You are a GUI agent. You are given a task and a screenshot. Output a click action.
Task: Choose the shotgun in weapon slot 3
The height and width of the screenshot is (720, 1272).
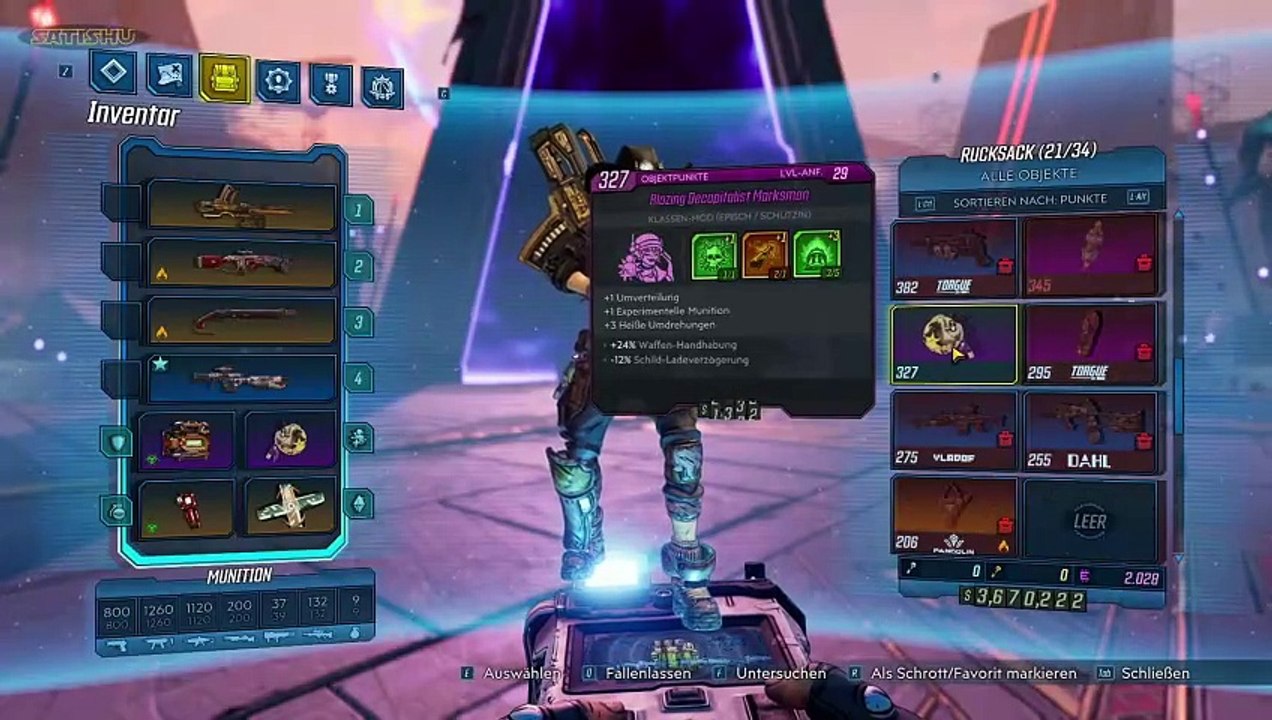[x=242, y=320]
